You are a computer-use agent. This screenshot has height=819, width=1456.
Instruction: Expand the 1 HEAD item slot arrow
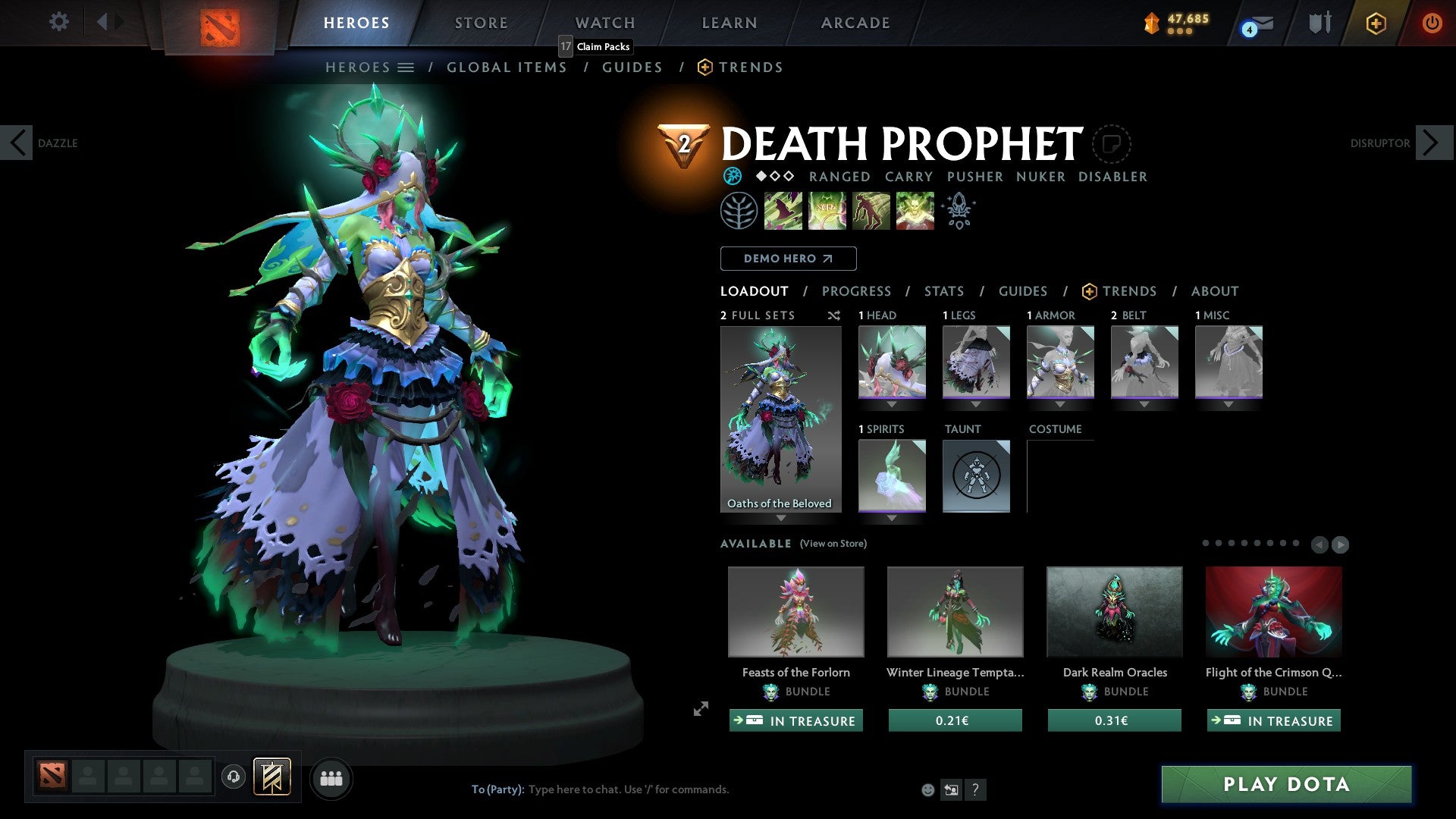coord(892,404)
